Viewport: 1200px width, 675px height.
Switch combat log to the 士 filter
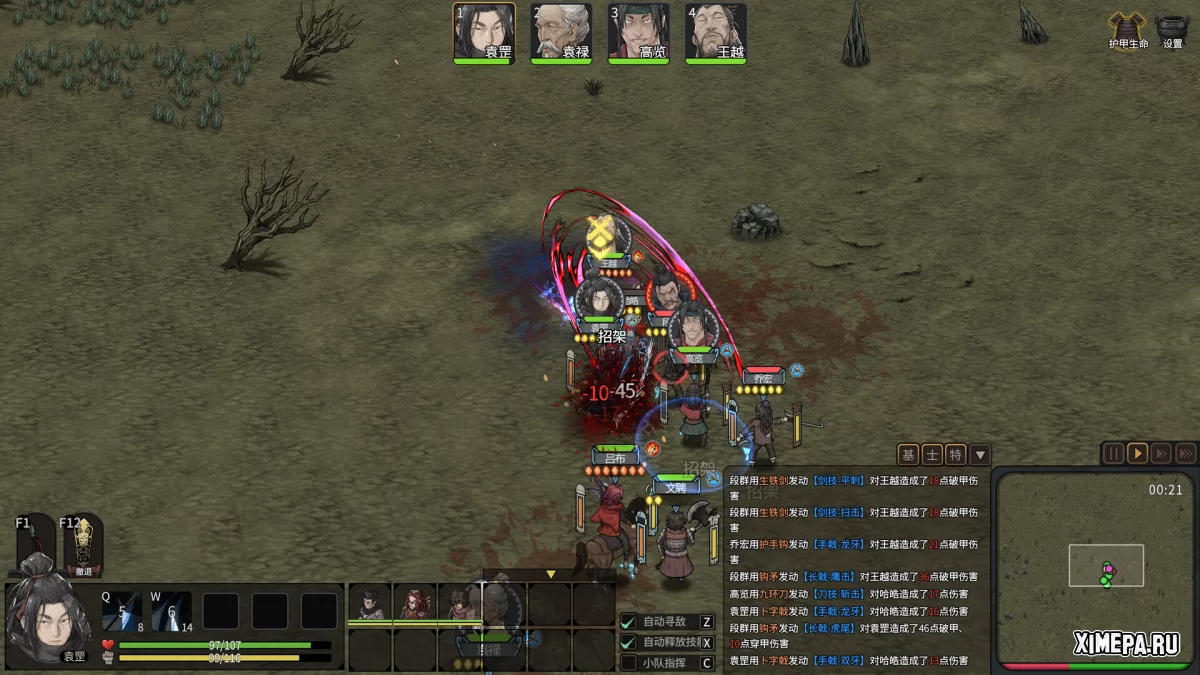(x=932, y=455)
